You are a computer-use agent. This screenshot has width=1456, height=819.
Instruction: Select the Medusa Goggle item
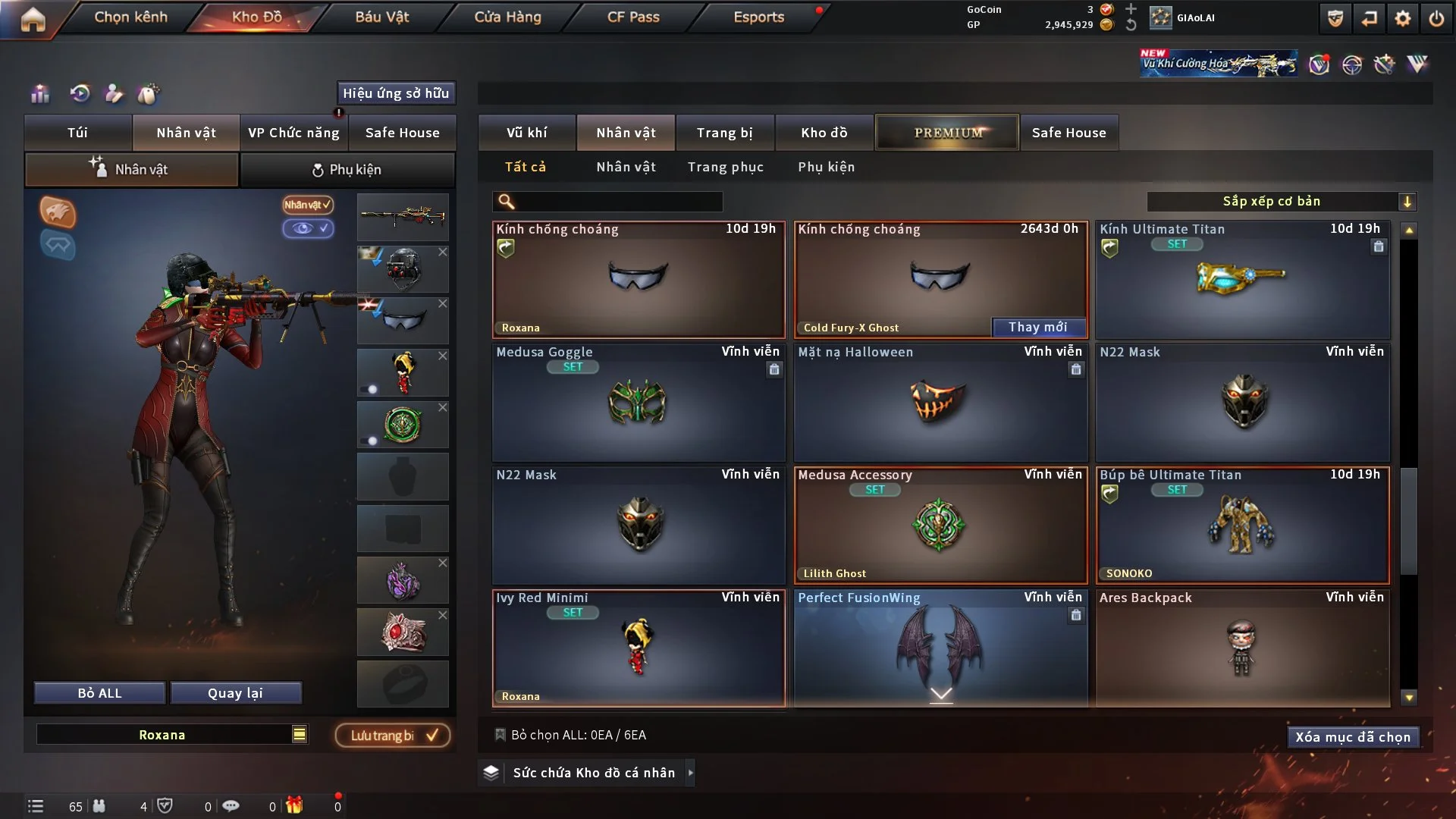tap(638, 402)
